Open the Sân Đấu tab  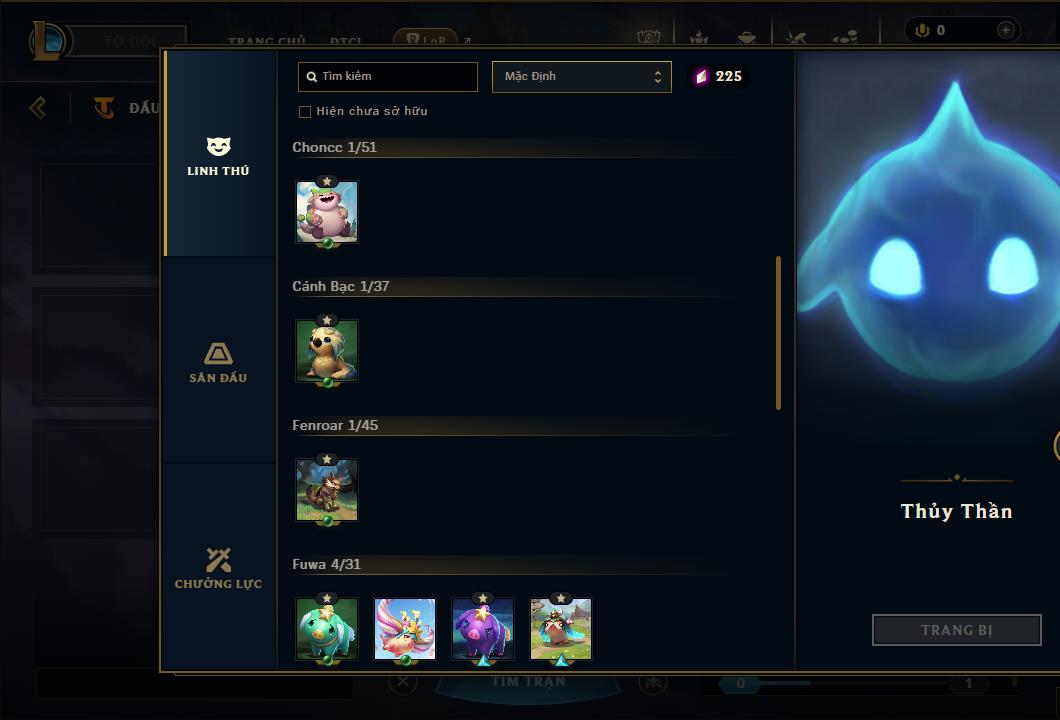[x=218, y=362]
